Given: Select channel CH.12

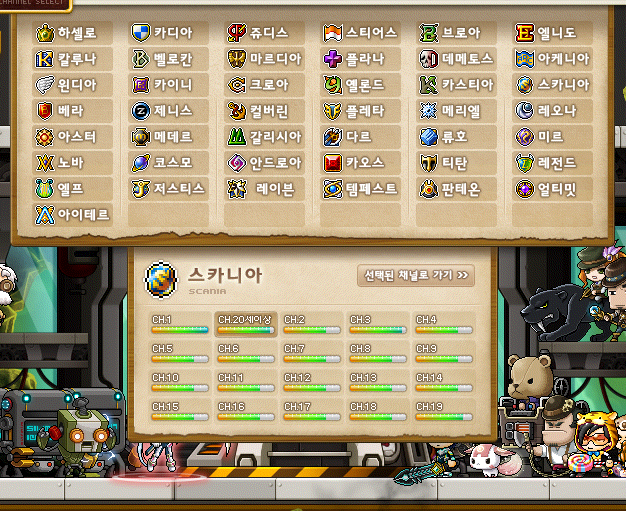Looking at the screenshot, I should click(x=311, y=382).
